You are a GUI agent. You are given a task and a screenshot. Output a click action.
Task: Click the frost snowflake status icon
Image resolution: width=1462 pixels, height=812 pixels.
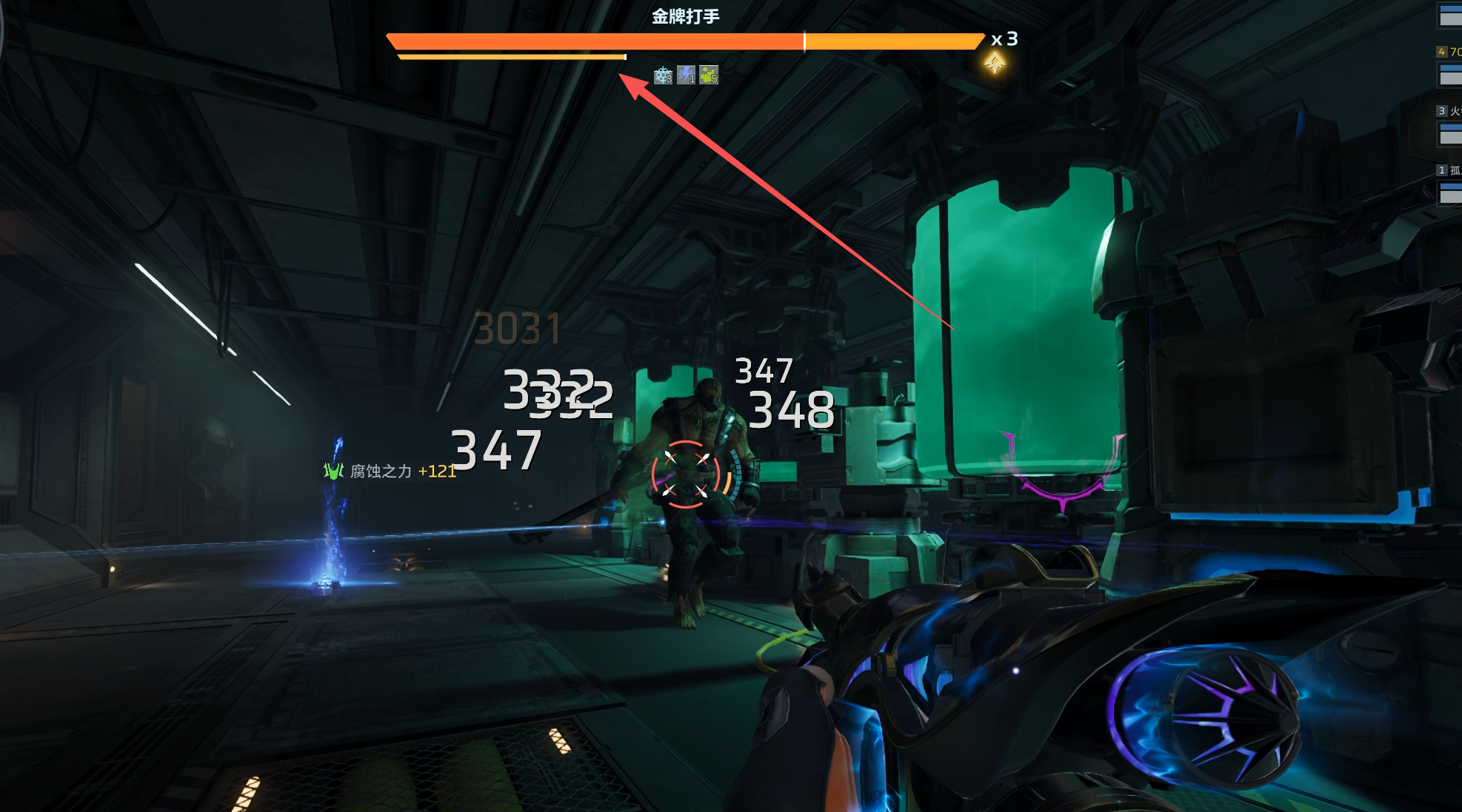(663, 76)
